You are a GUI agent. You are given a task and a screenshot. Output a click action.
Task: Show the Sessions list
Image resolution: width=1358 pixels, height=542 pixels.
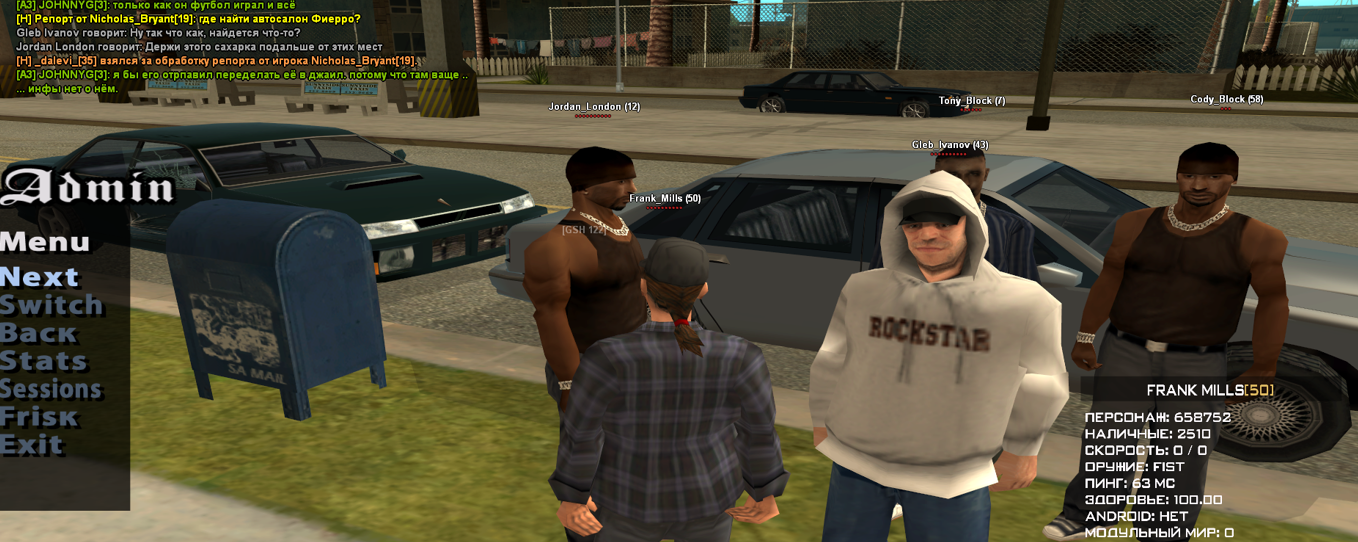tap(51, 389)
